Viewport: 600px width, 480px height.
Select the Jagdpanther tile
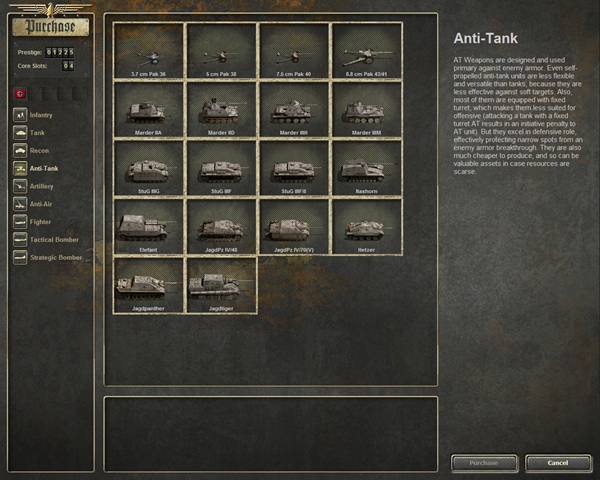149,286
